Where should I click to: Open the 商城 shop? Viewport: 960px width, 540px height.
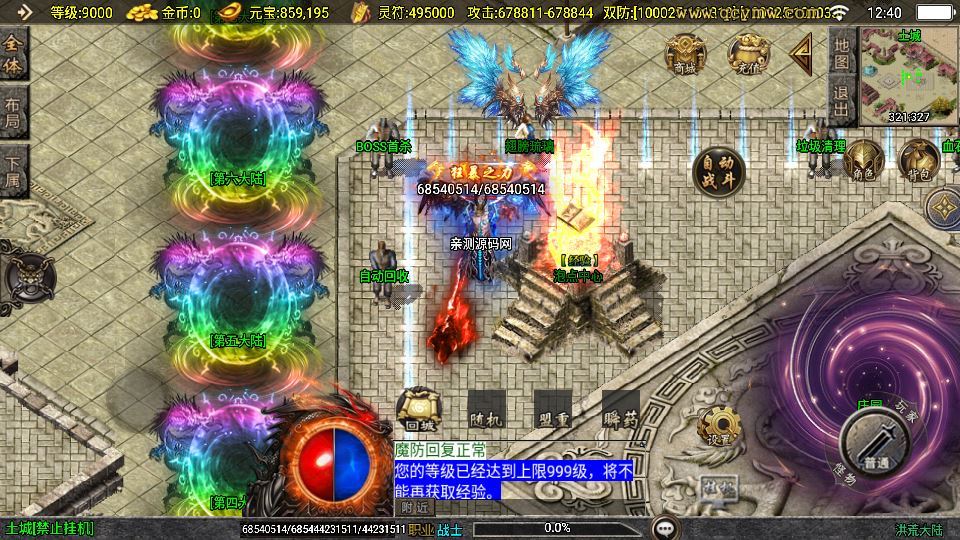pyautogui.click(x=684, y=53)
